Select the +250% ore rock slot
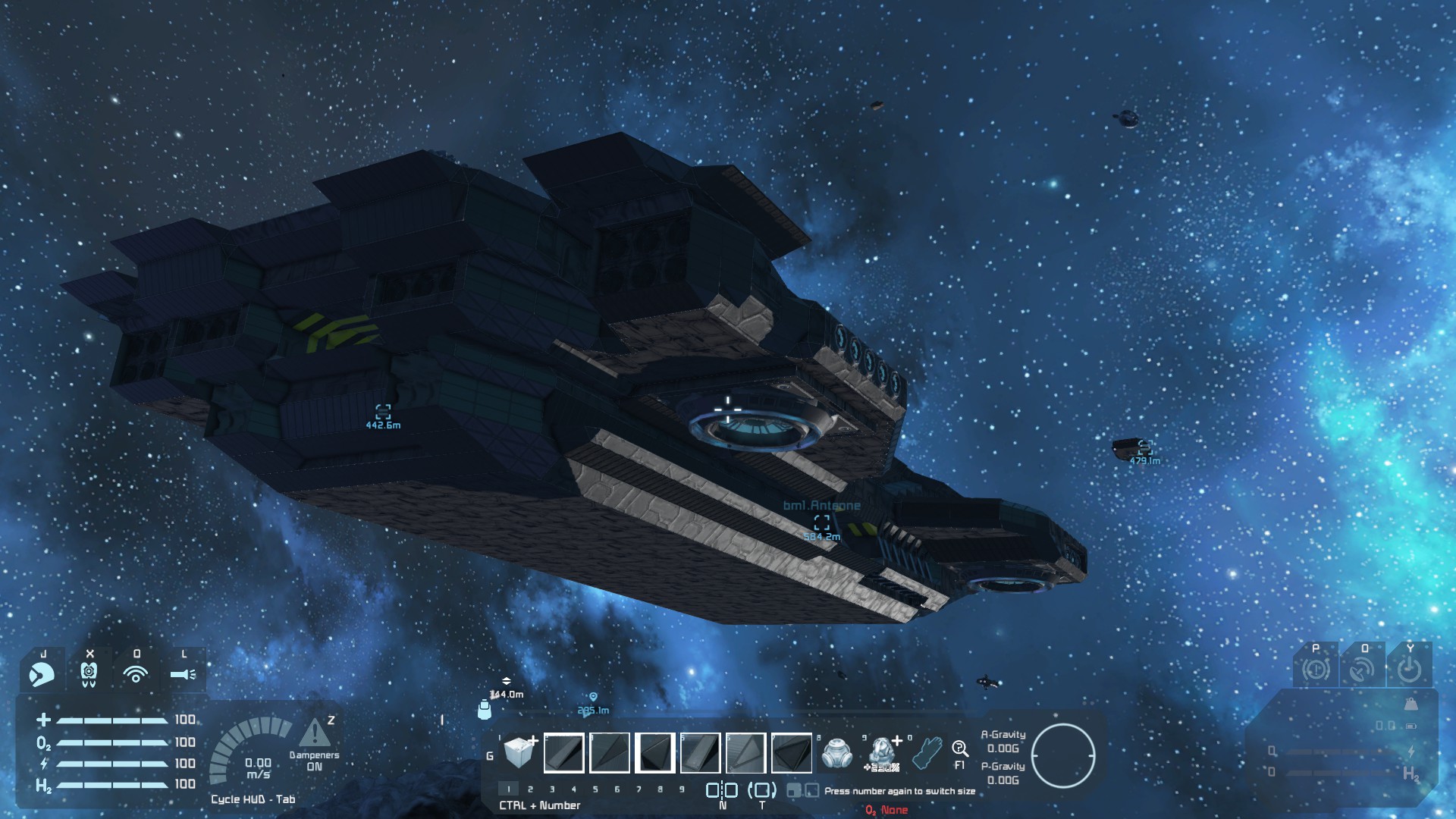This screenshot has height=819, width=1456. 882,753
